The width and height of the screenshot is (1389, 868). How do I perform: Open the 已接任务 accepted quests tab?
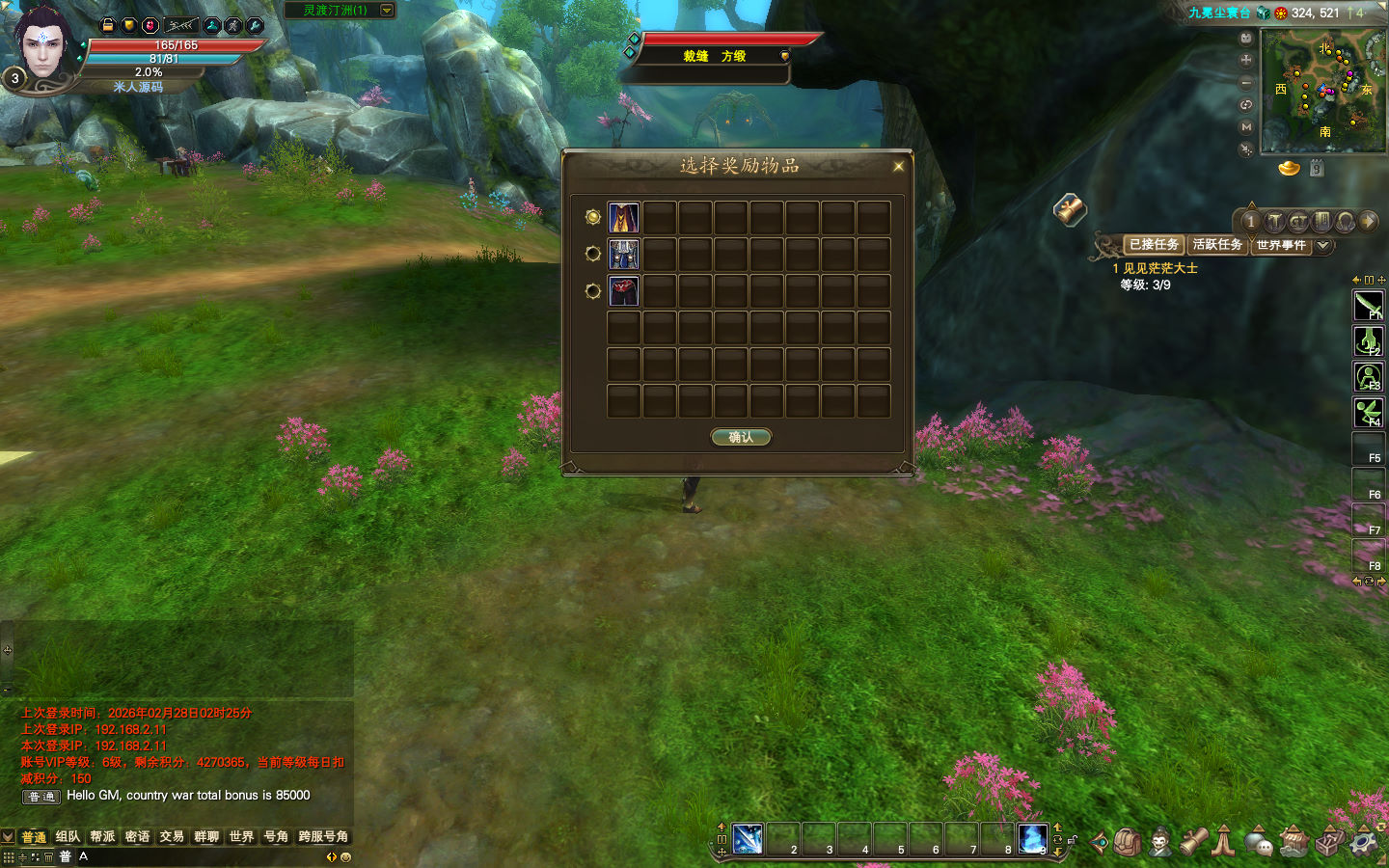pos(1154,245)
